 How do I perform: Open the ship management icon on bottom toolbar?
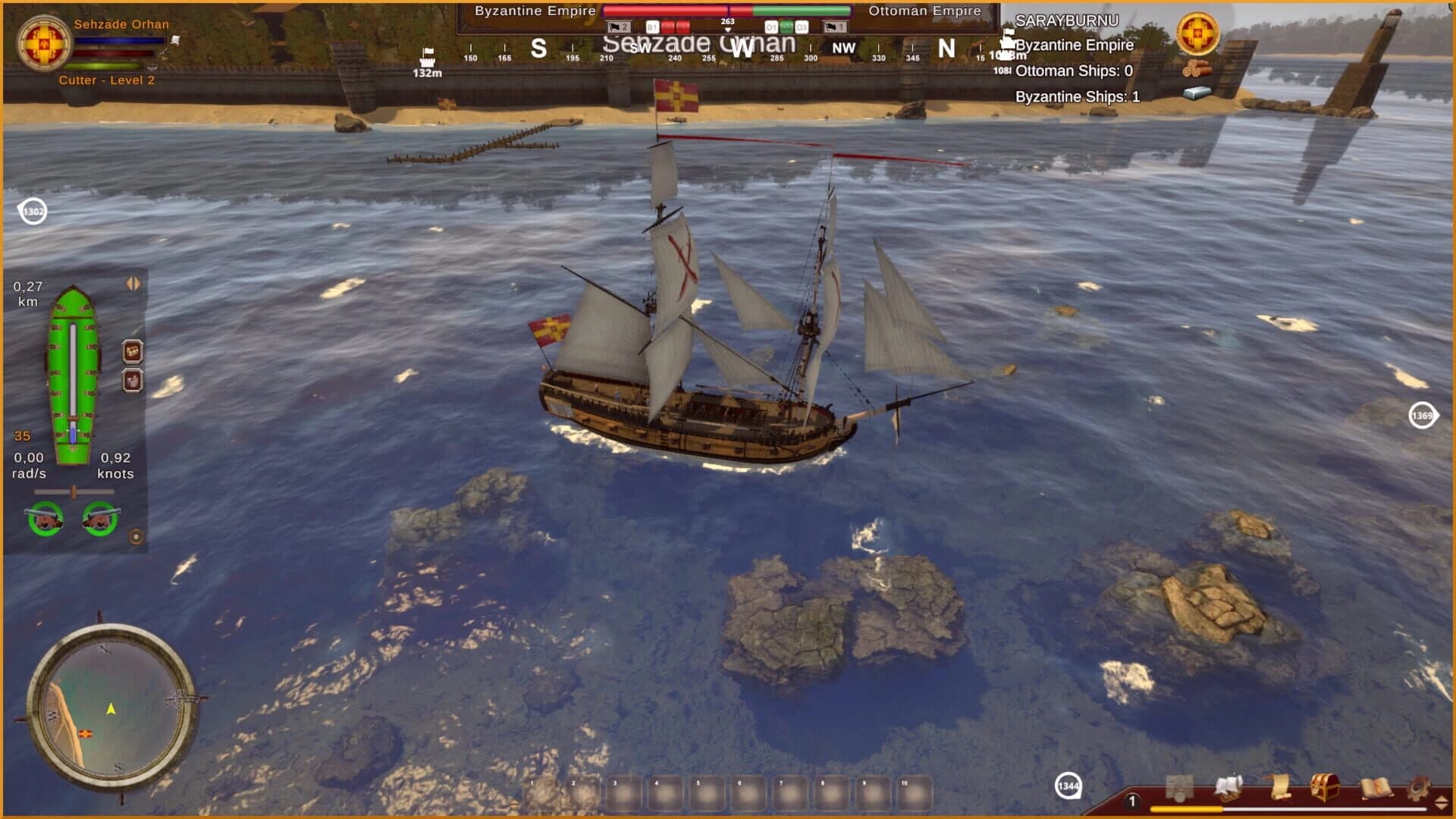click(x=1228, y=787)
